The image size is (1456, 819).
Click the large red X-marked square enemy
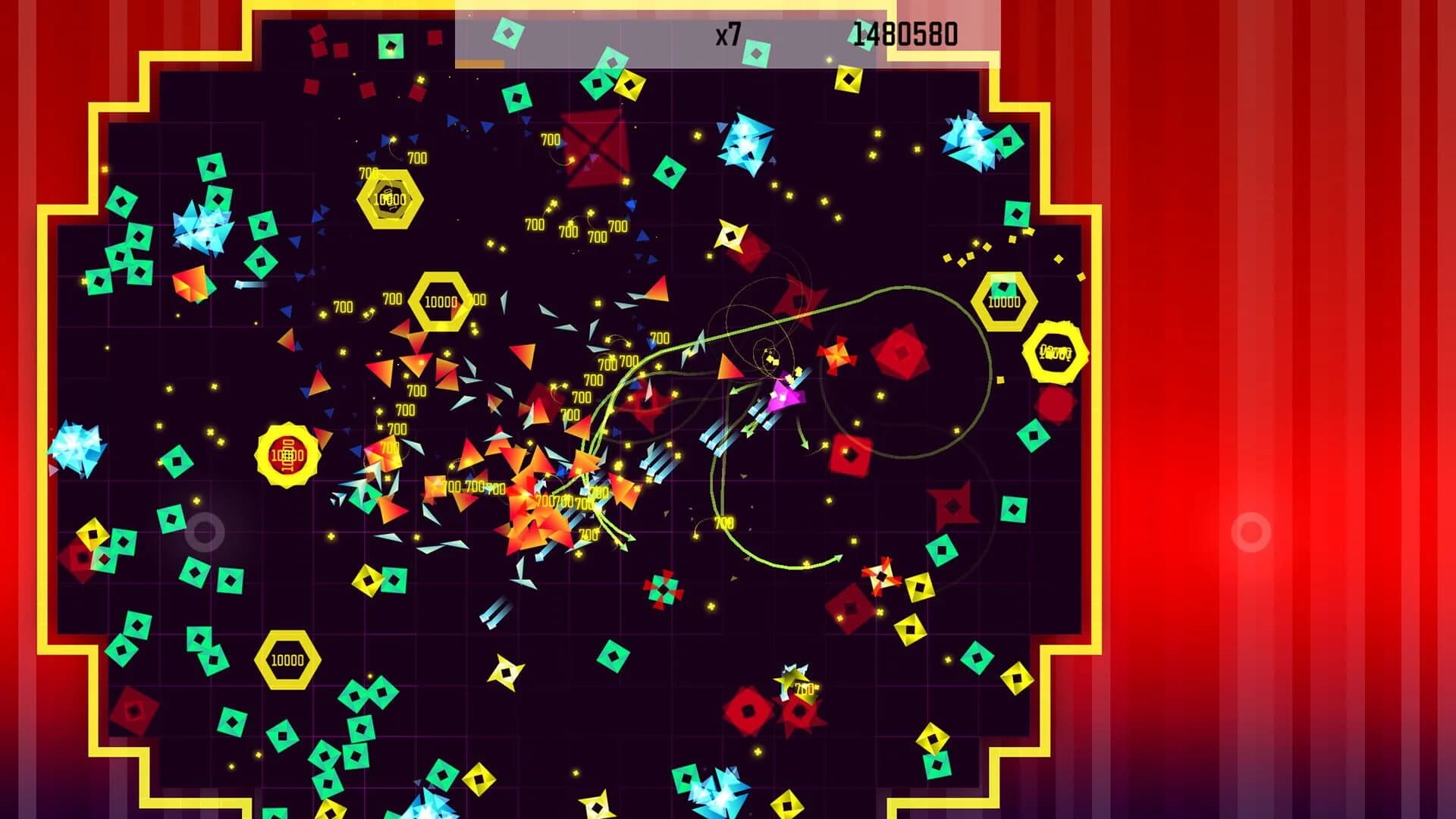(x=595, y=149)
